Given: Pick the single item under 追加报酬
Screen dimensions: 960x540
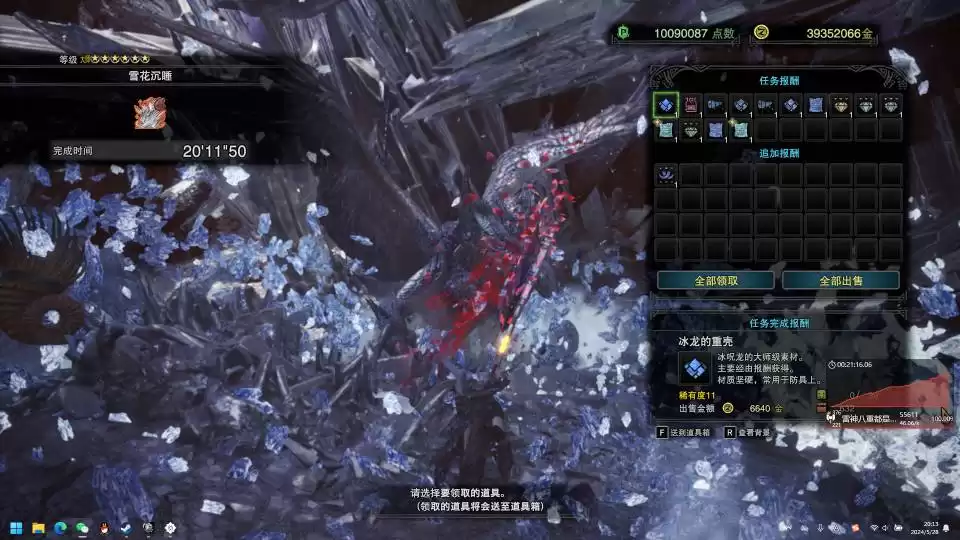Looking at the screenshot, I should 666,175.
